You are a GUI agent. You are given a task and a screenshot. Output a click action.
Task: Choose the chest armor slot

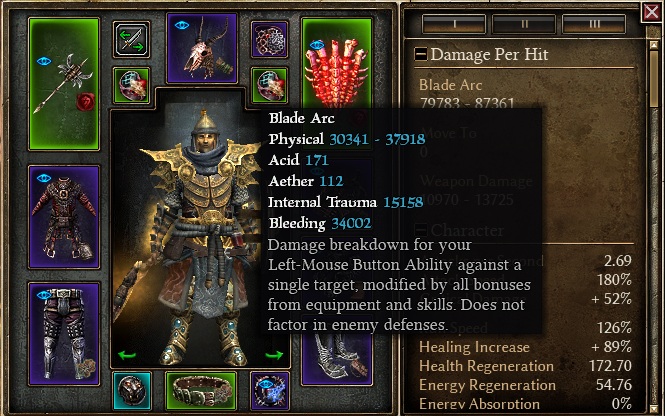(64, 215)
